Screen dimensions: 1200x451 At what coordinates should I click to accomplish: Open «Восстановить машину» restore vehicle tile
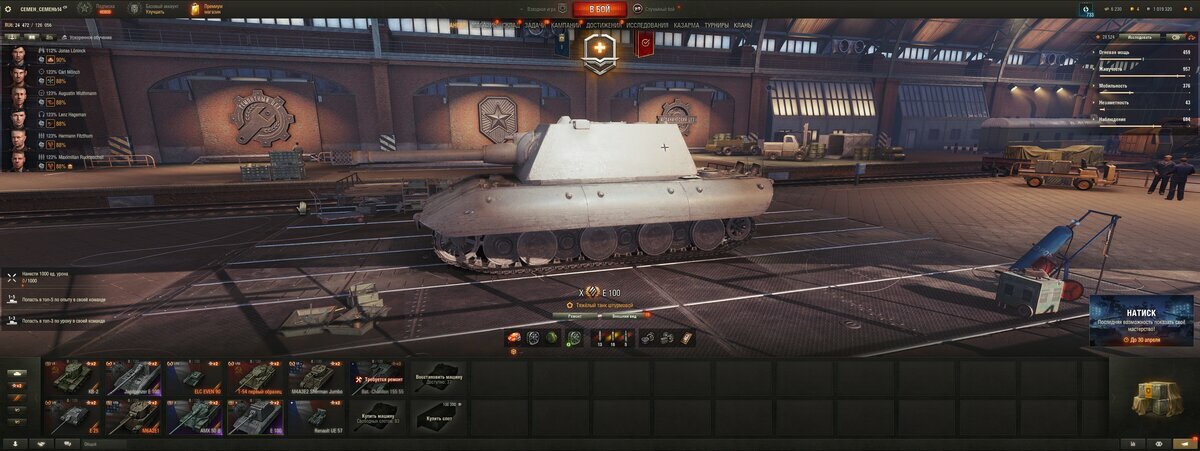click(438, 378)
